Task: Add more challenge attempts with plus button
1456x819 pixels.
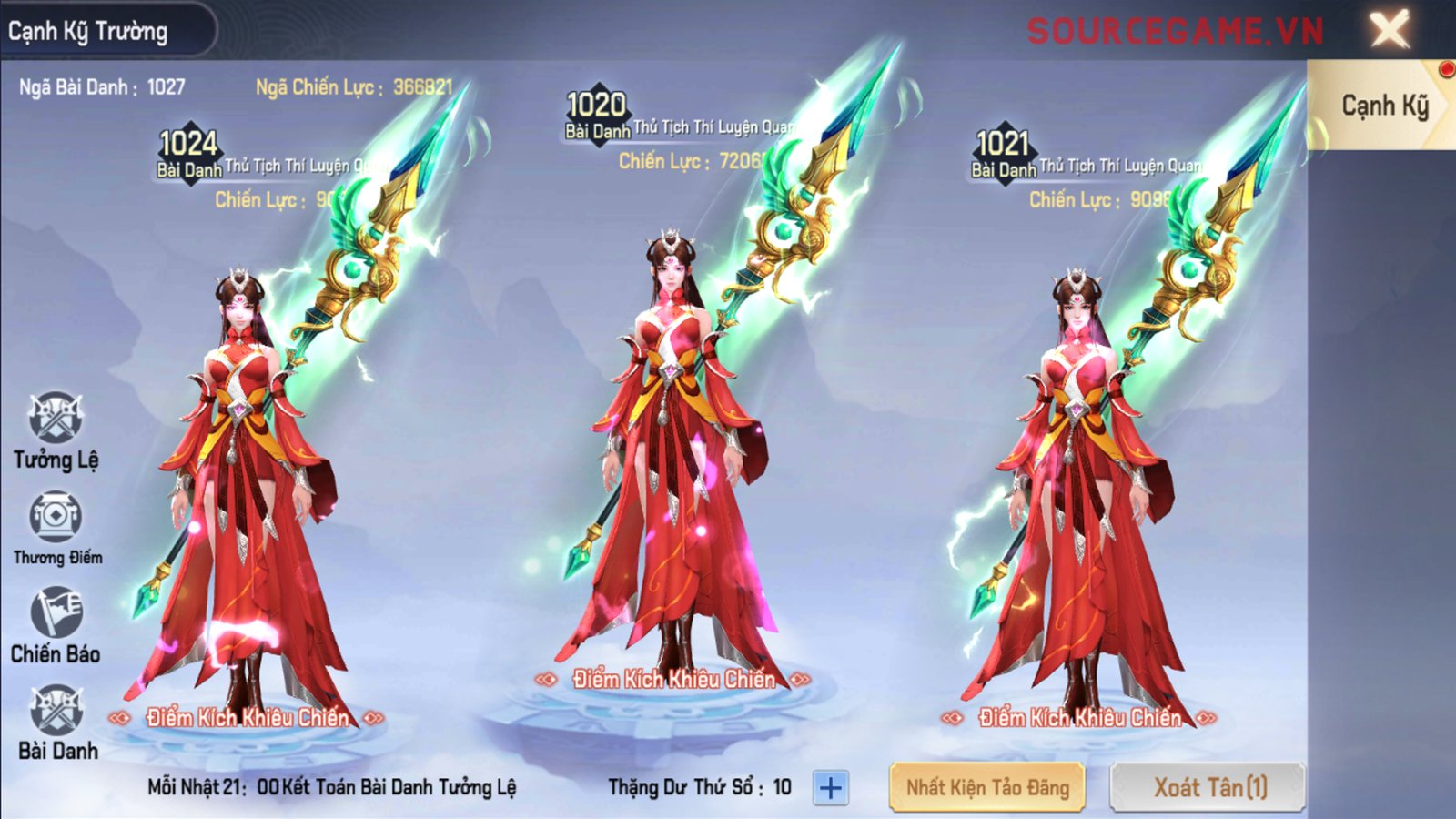Action: [830, 788]
